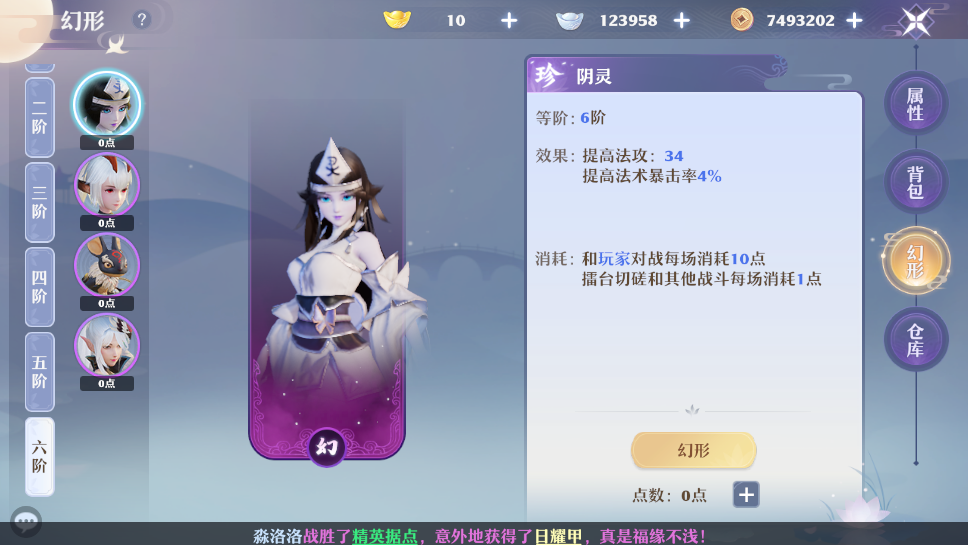
Task: Close the 幻形 window with the X
Action: (x=915, y=20)
